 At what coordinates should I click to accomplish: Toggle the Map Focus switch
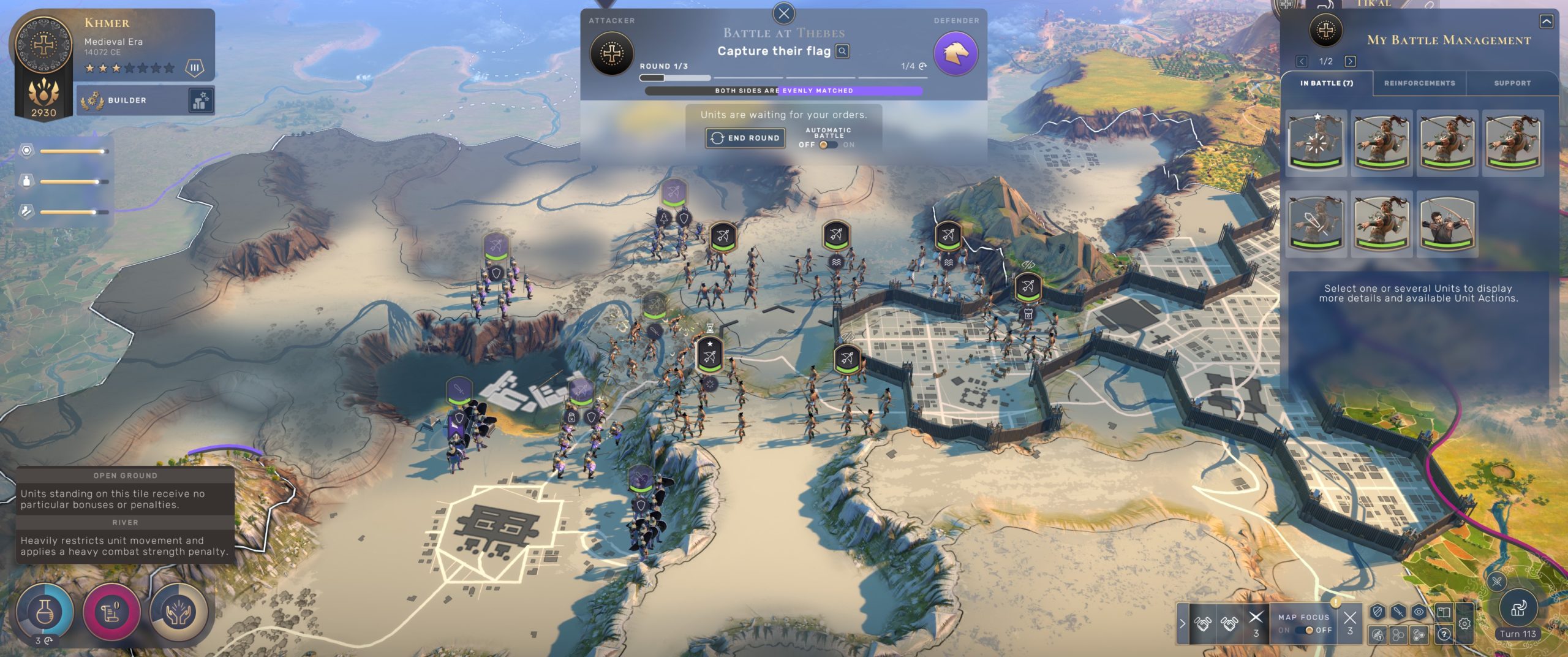coord(1305,630)
